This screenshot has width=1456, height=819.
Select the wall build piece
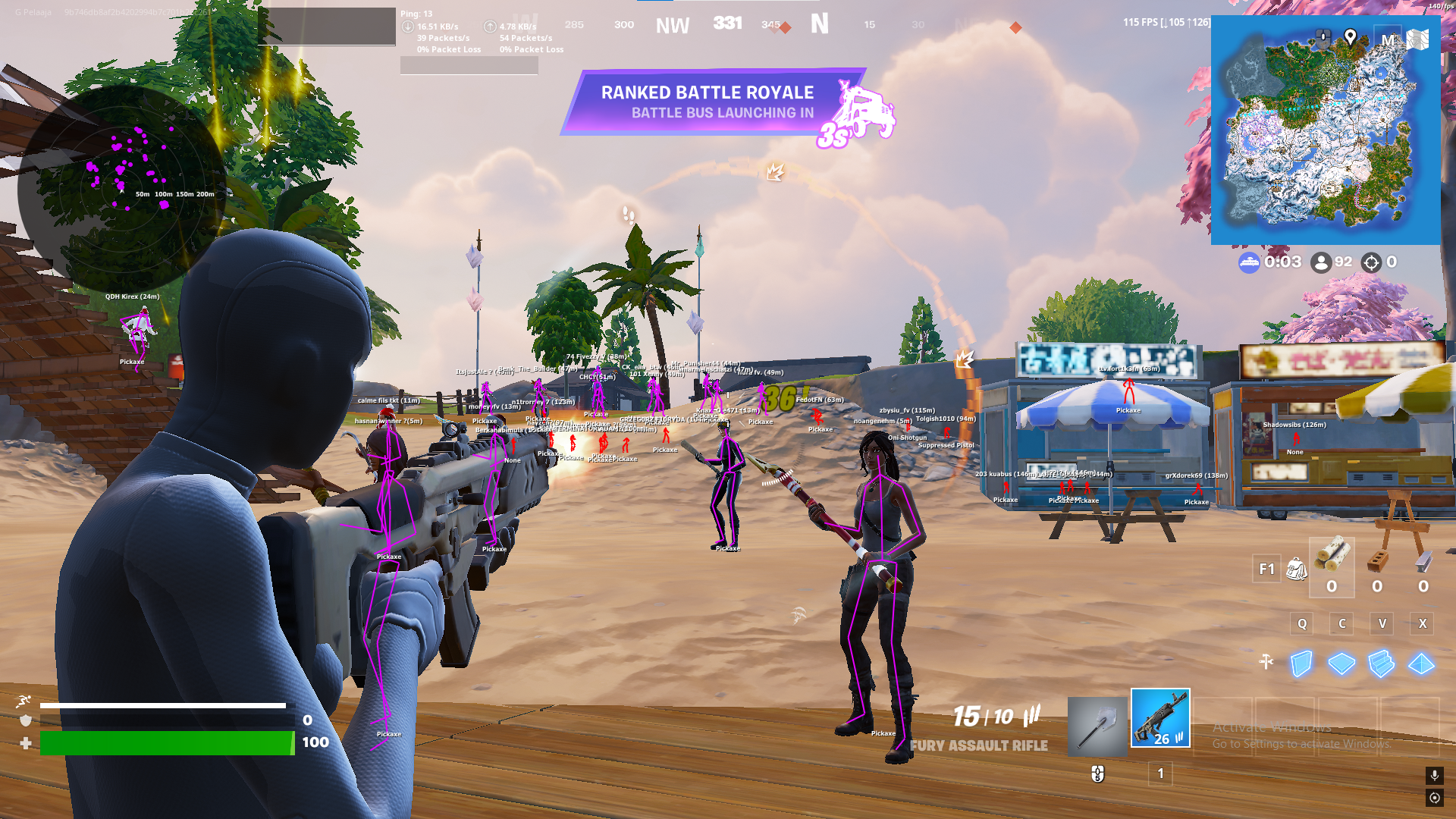(x=1301, y=664)
